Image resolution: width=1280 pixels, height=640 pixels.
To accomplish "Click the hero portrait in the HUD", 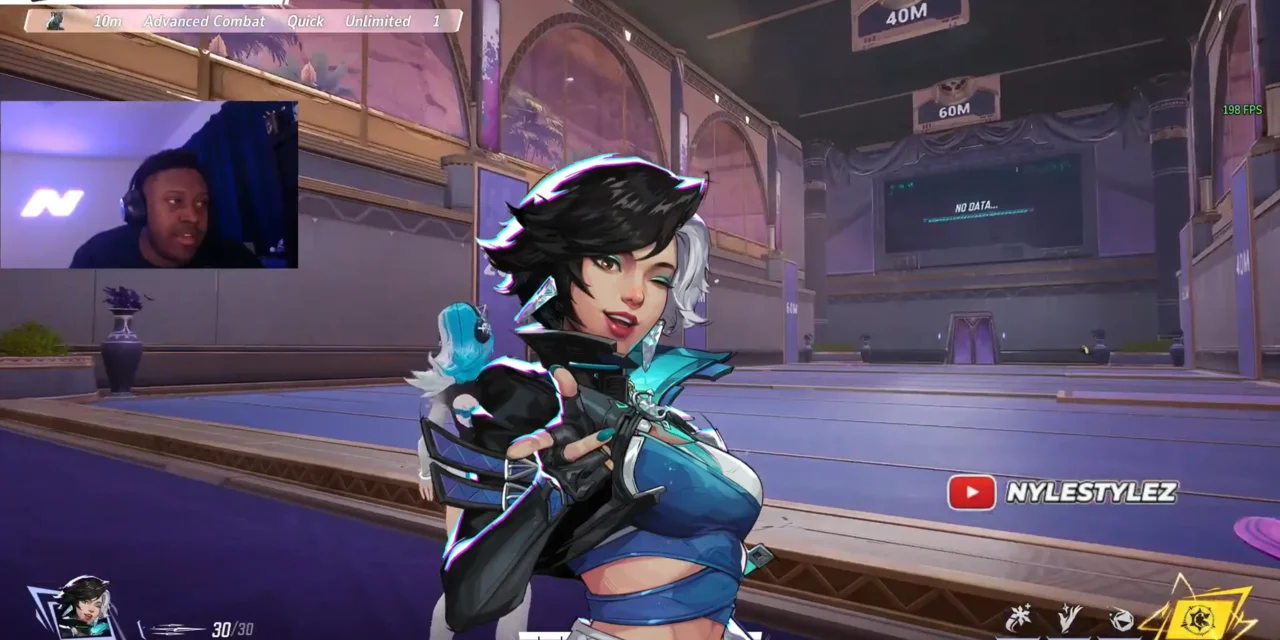I will click(x=82, y=605).
